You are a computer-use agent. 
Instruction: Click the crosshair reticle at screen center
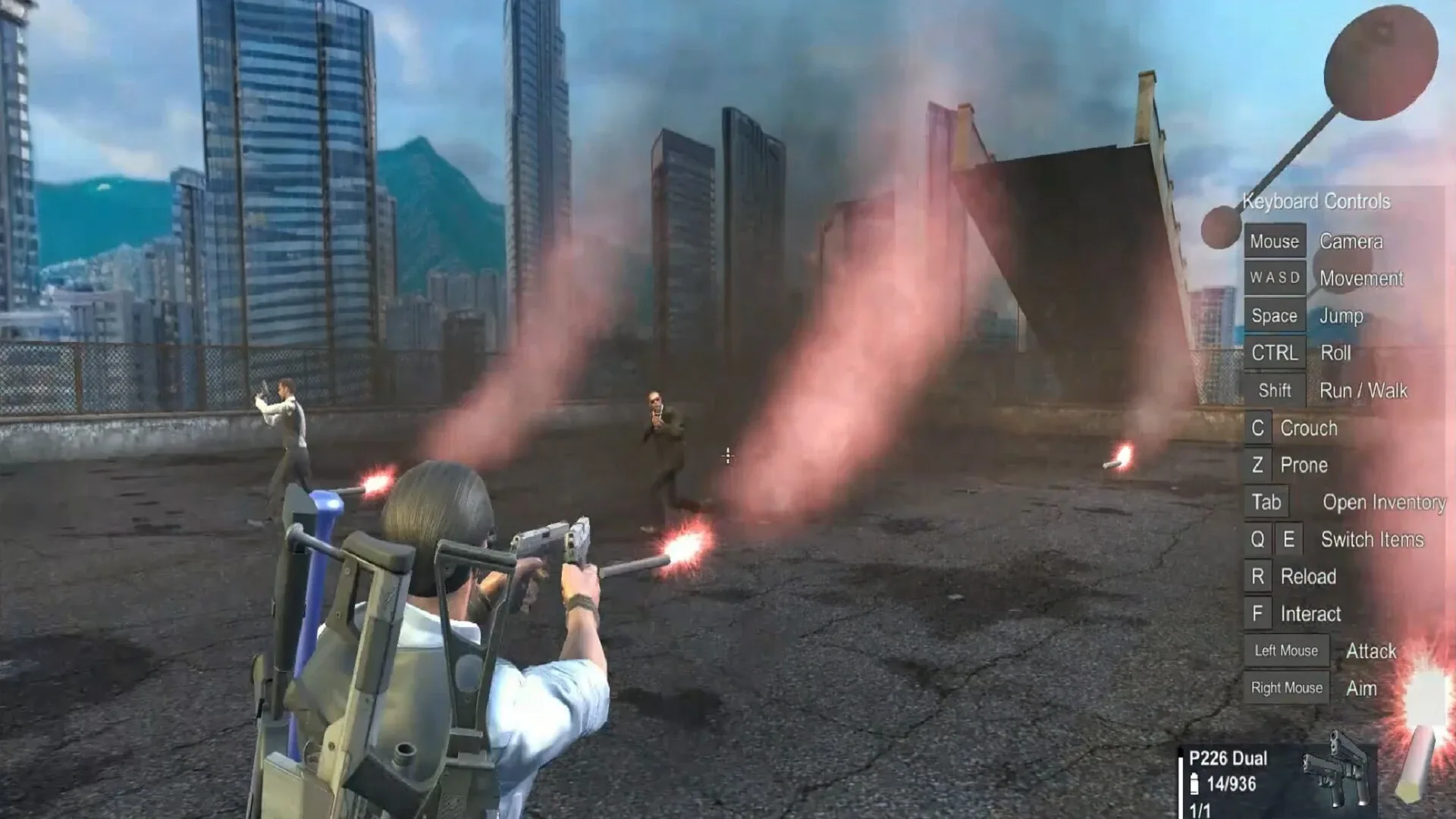pos(728,455)
